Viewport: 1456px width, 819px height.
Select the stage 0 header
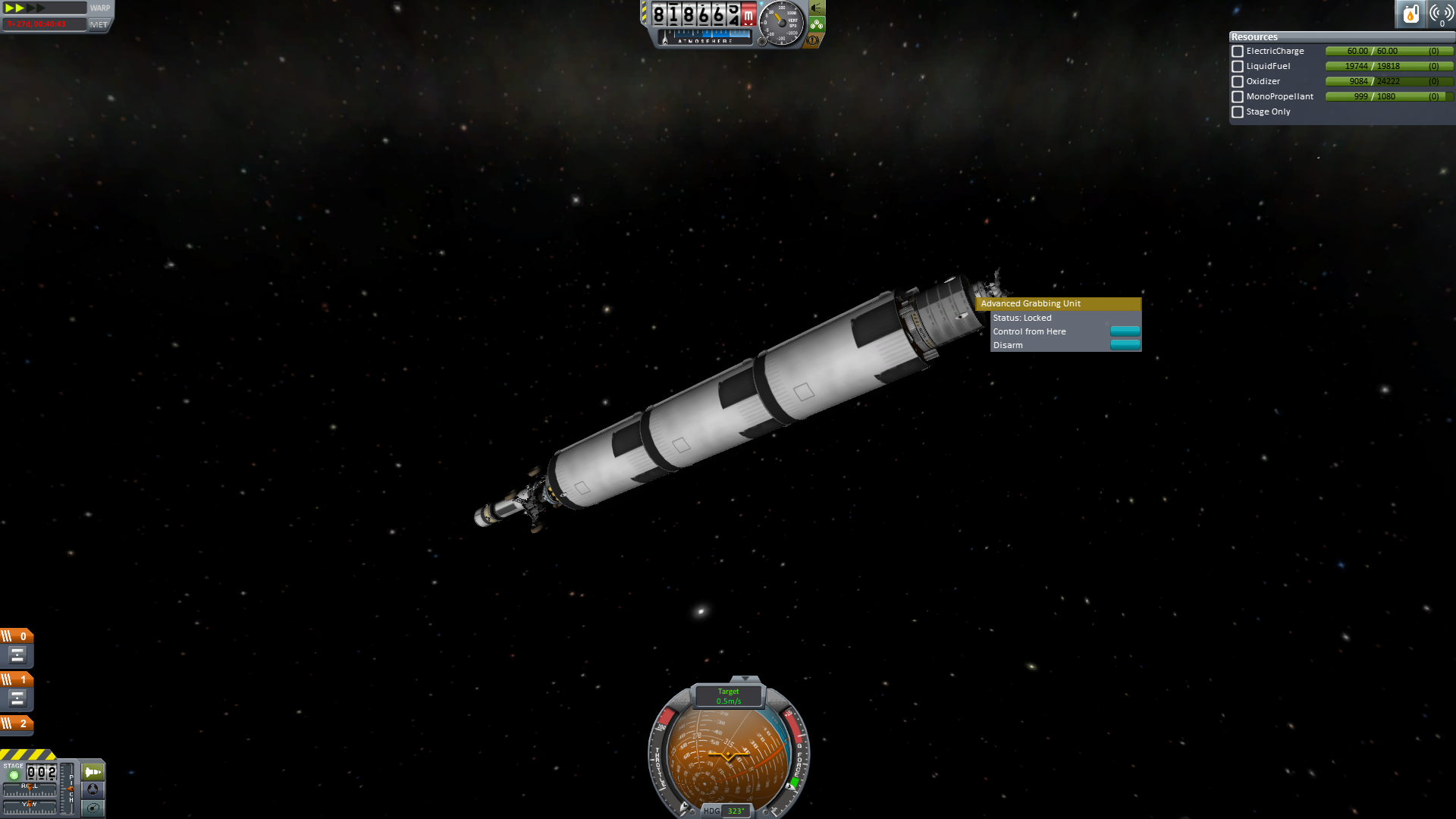(17, 636)
